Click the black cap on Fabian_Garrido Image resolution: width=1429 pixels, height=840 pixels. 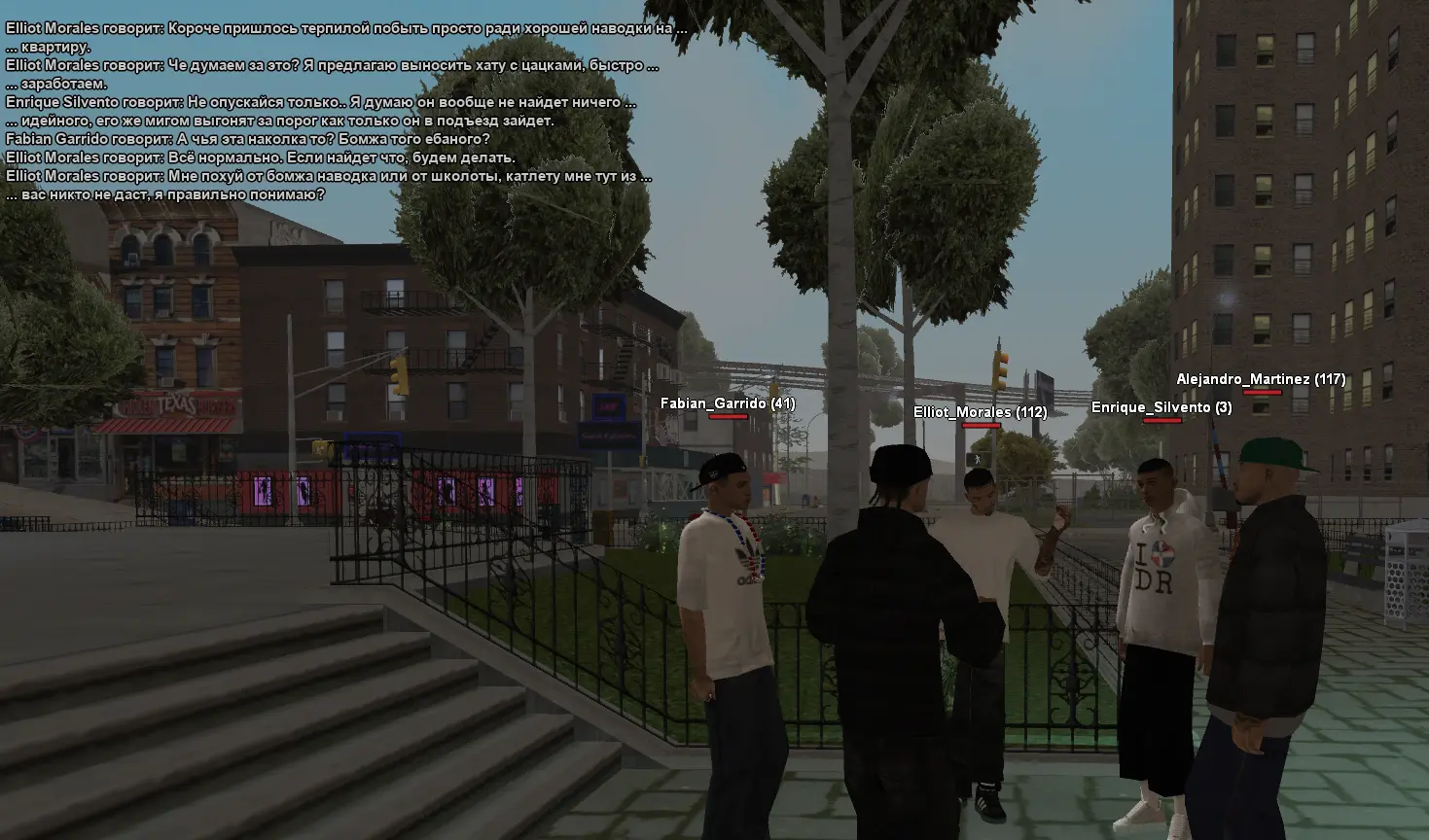724,469
